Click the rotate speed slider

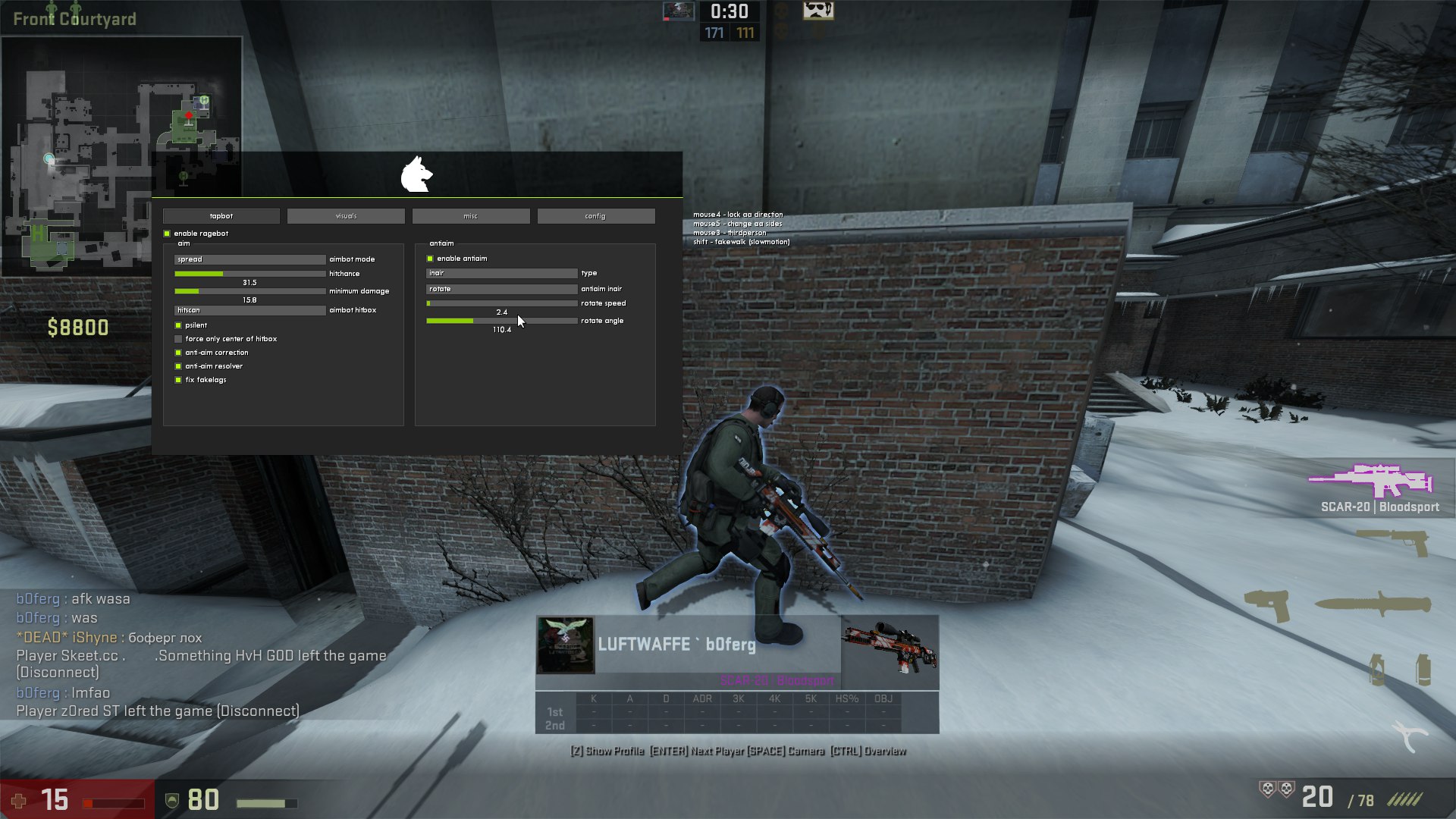coord(501,303)
